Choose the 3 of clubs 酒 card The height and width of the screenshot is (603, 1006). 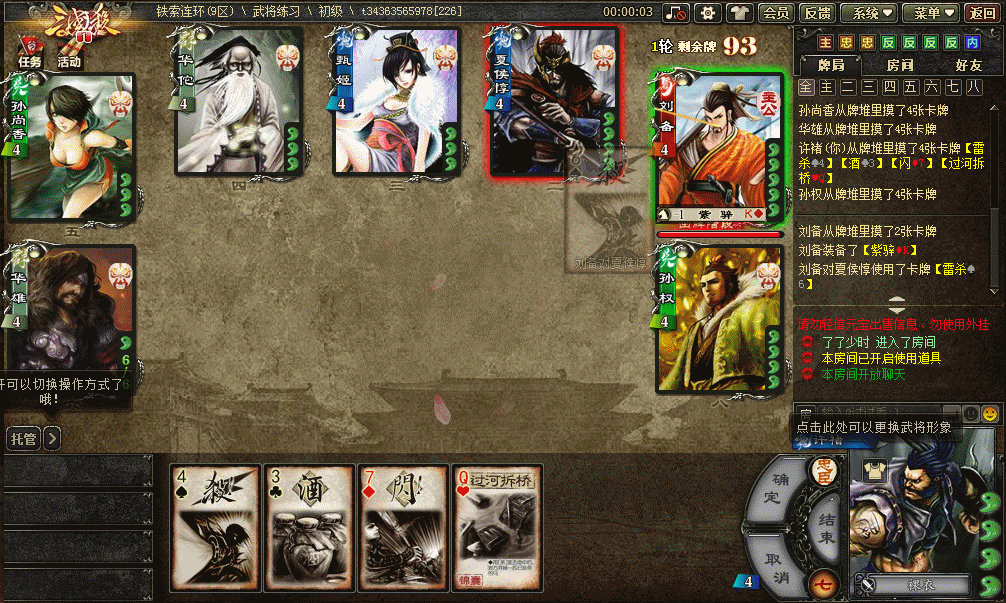309,526
